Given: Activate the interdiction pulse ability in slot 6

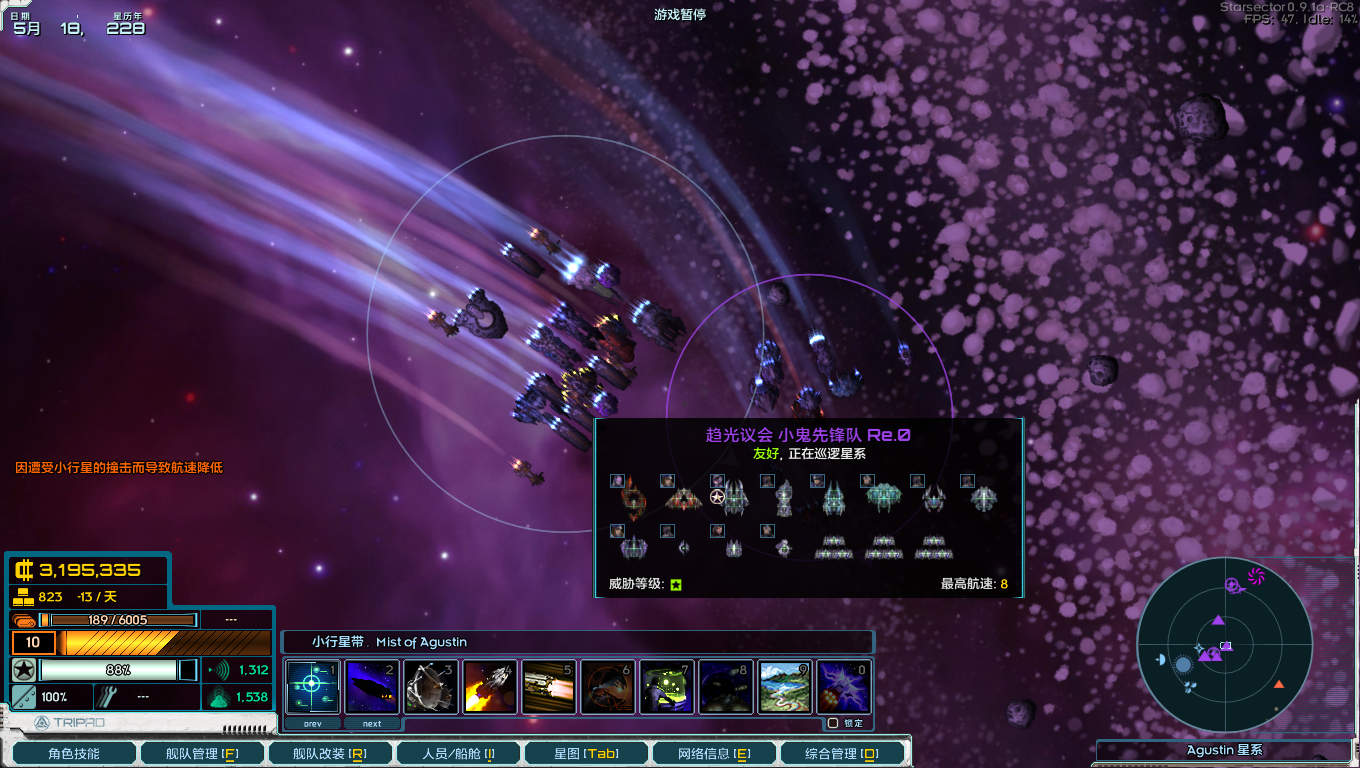Looking at the screenshot, I should point(608,686).
